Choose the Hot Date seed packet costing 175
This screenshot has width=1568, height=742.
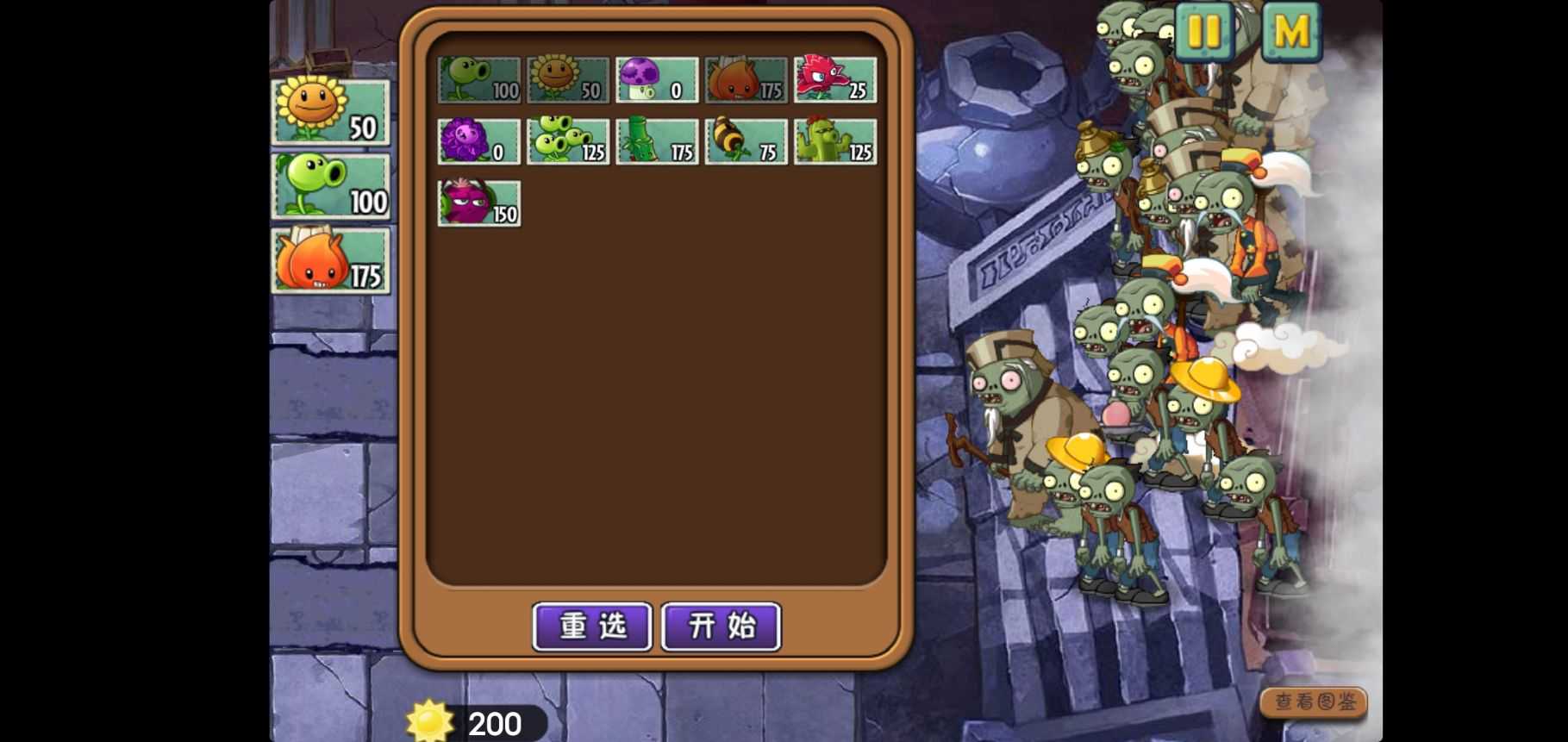(x=745, y=78)
